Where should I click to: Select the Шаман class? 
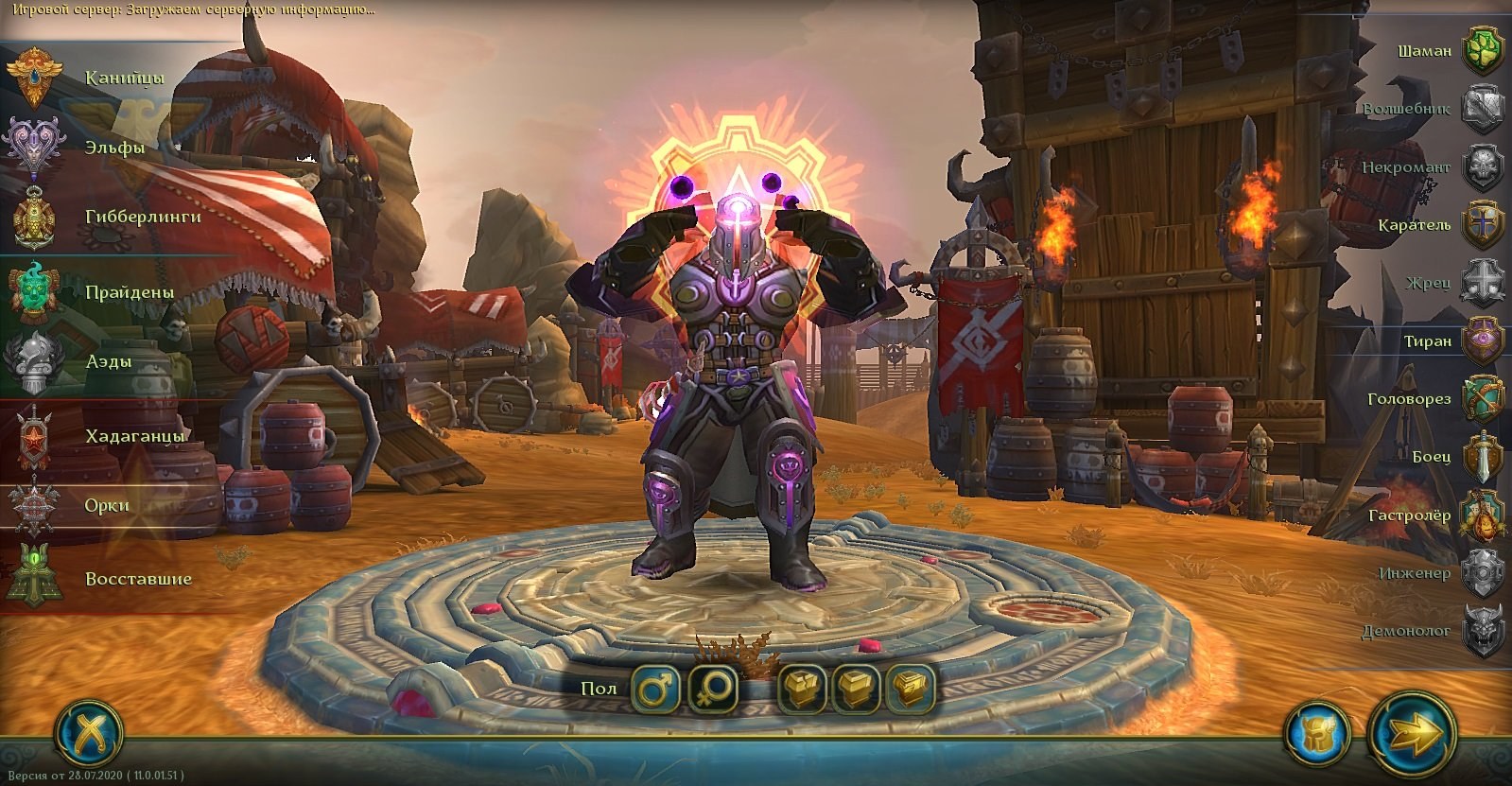point(1482,50)
